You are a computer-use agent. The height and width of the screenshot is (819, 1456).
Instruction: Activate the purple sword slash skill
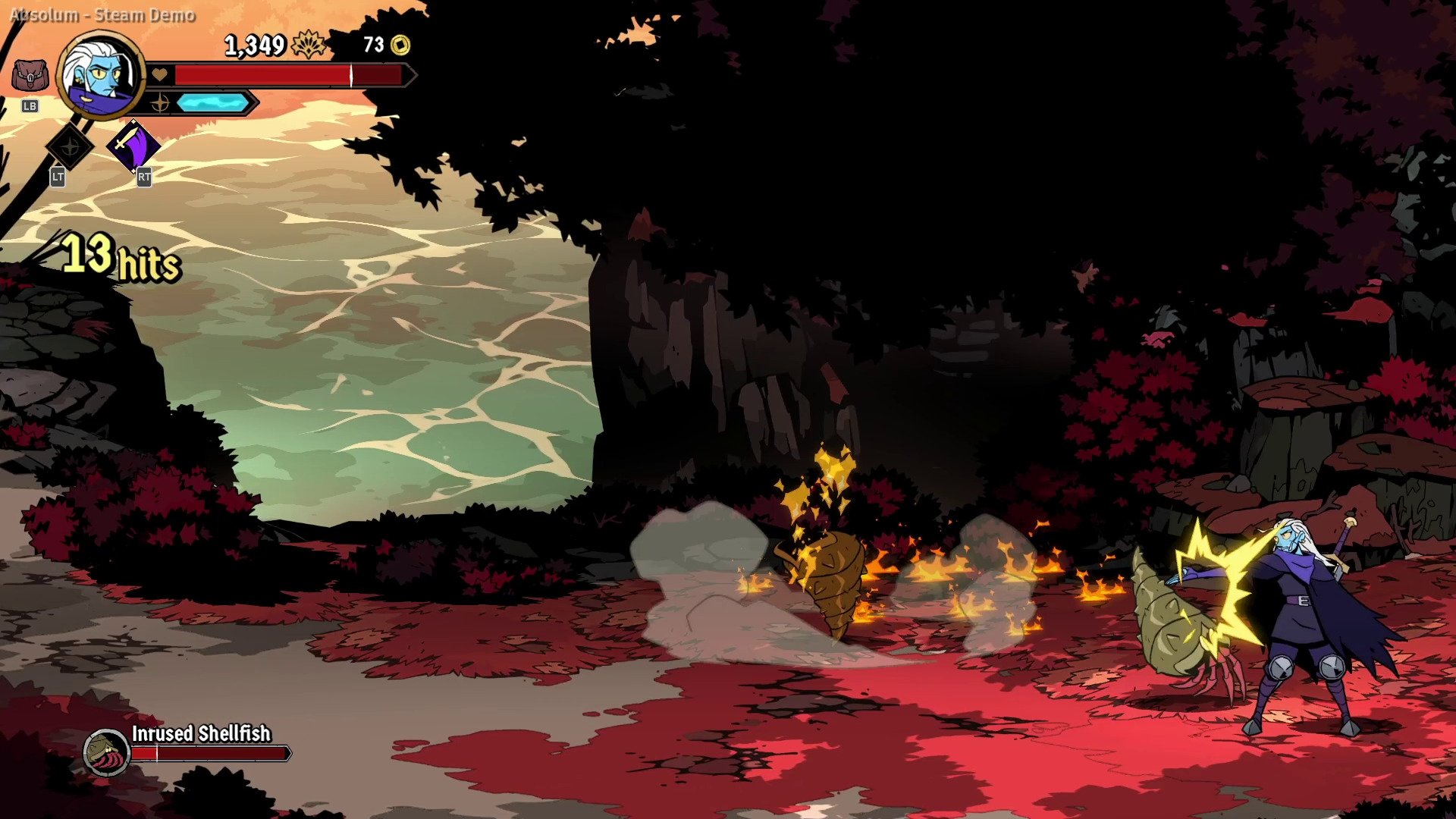pos(133,144)
